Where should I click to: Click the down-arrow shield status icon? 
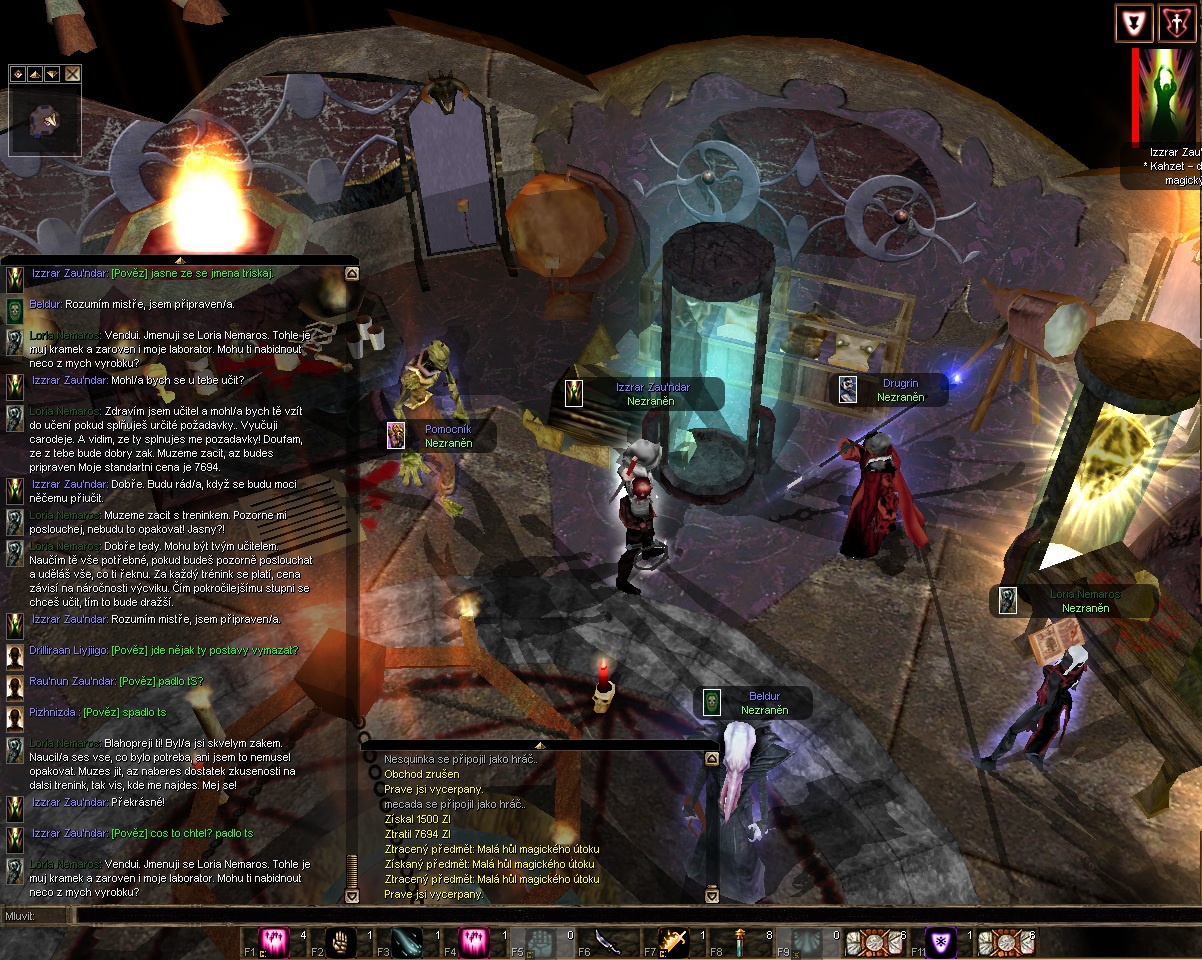(1132, 24)
